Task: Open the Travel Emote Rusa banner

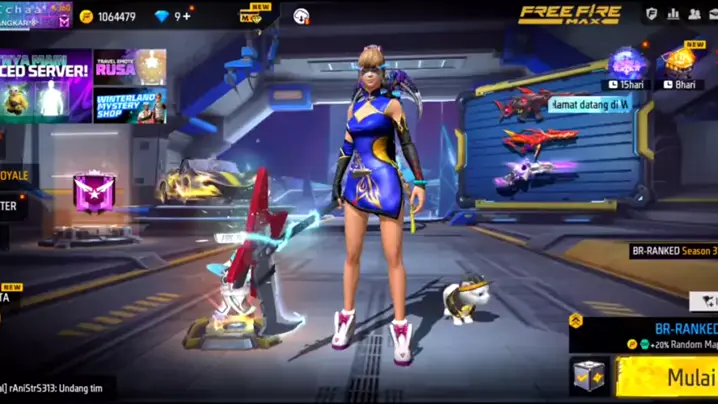Action: tap(131, 67)
